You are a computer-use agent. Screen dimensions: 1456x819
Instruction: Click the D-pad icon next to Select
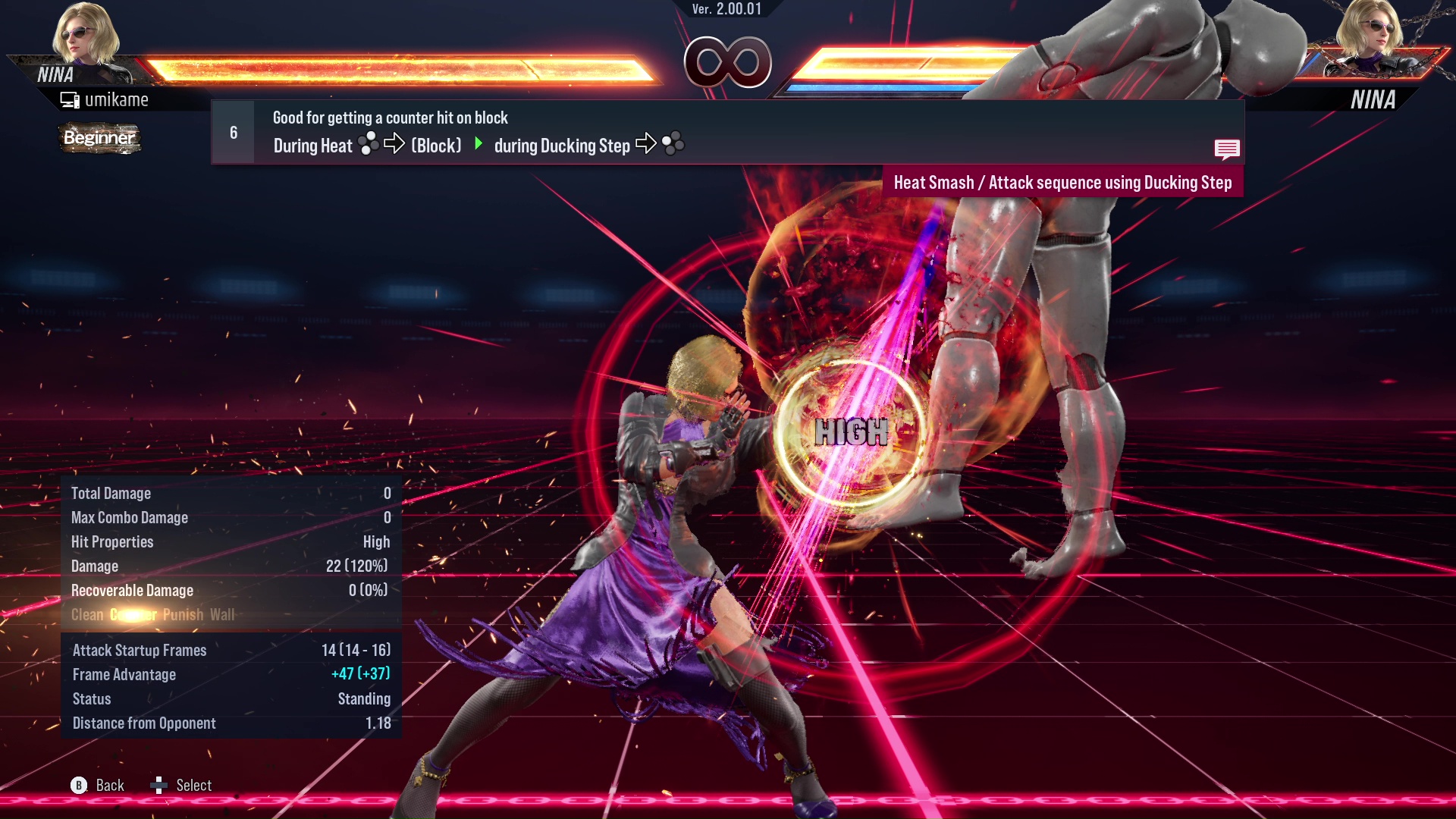tap(160, 785)
